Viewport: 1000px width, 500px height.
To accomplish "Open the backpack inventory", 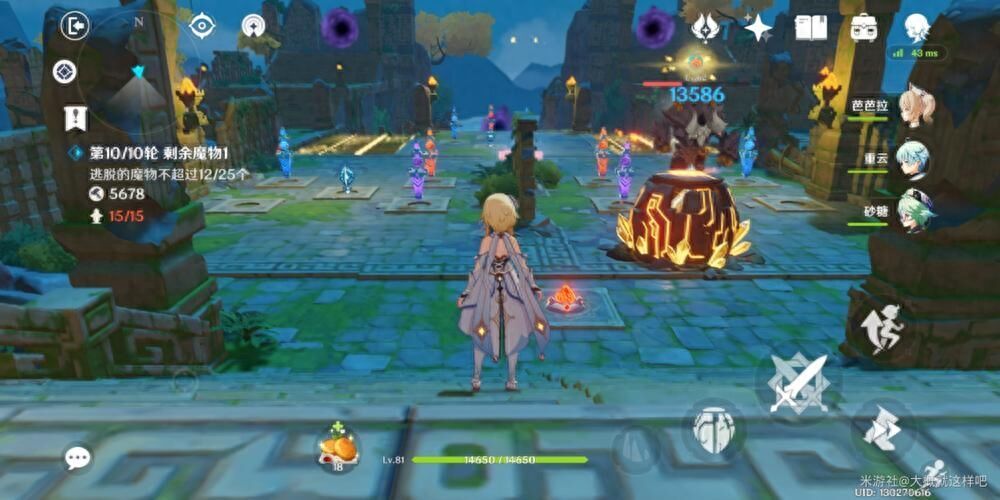I will (x=864, y=28).
